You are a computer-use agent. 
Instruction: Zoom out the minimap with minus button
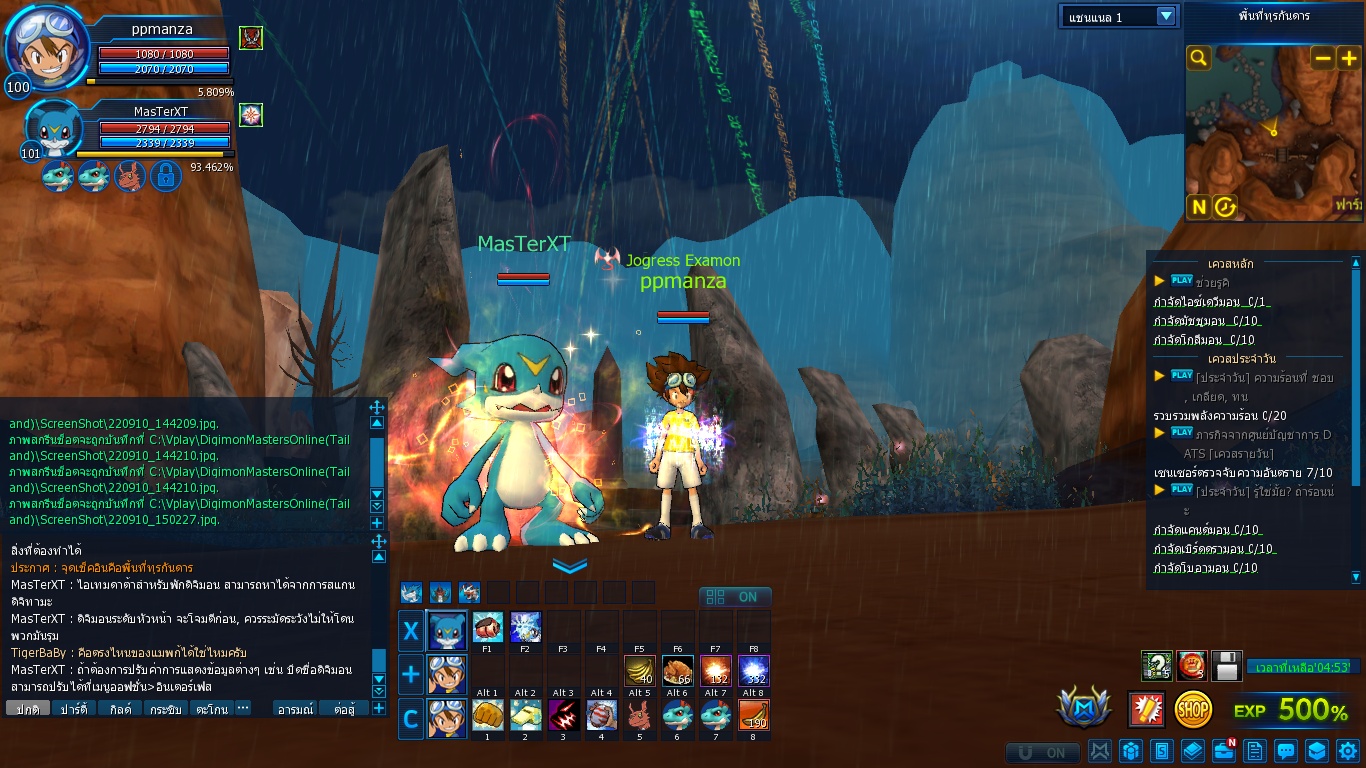click(x=1323, y=58)
